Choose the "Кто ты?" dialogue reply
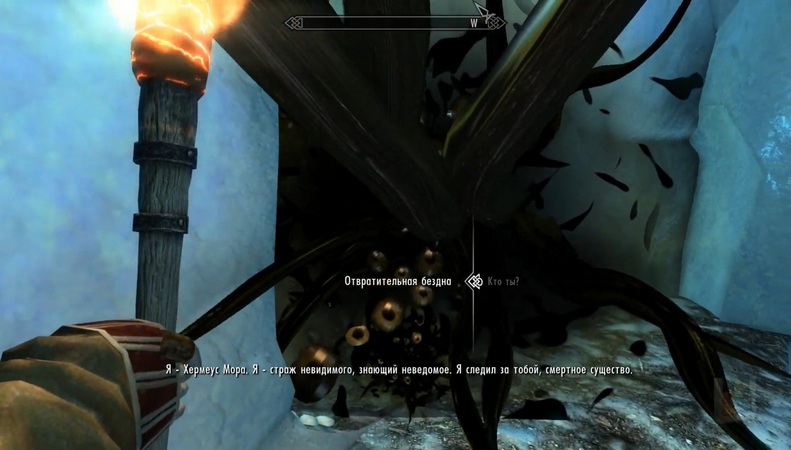This screenshot has width=791, height=450. tap(503, 282)
